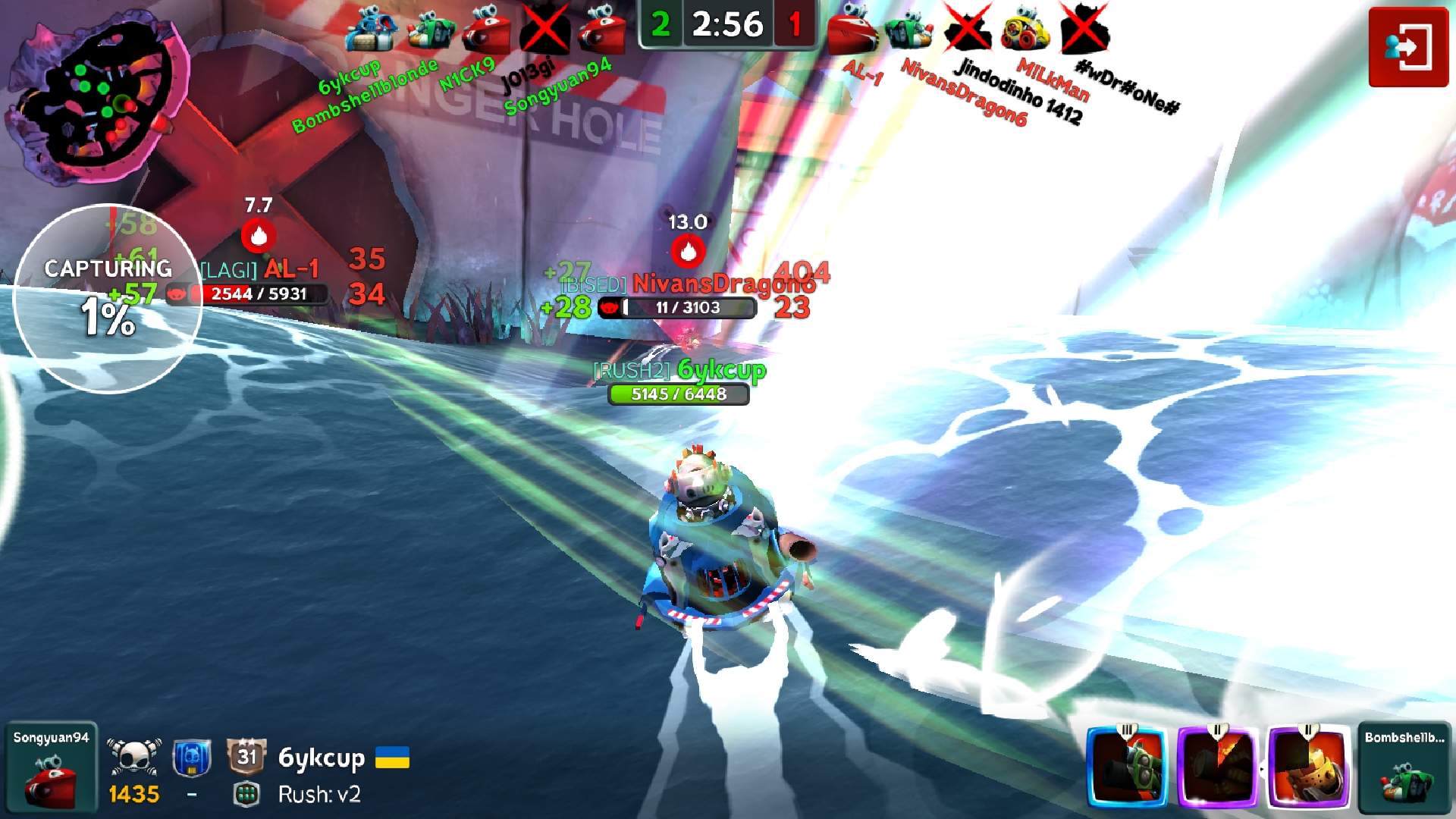This screenshot has width=1456, height=819.
Task: Click the blue clan shield emblem
Action: [x=192, y=758]
